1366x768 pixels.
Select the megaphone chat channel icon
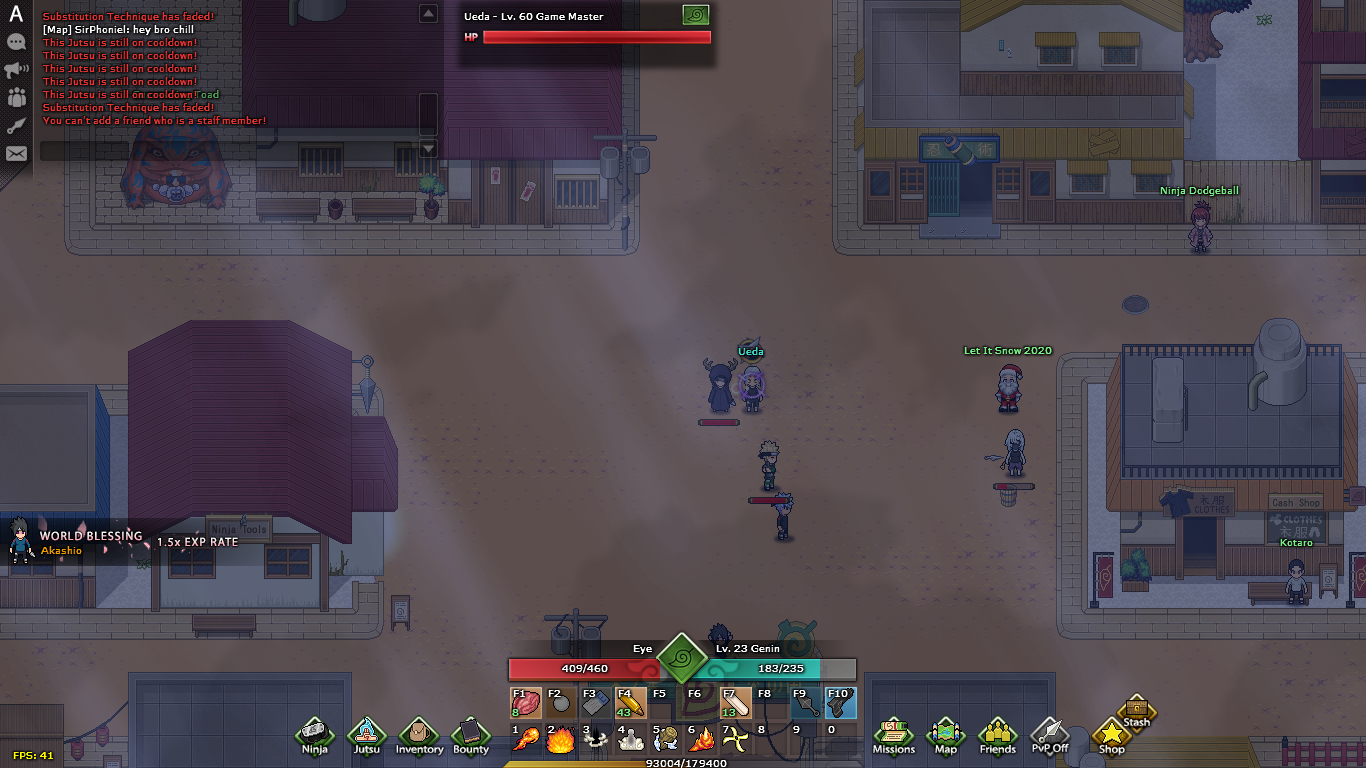pos(16,70)
